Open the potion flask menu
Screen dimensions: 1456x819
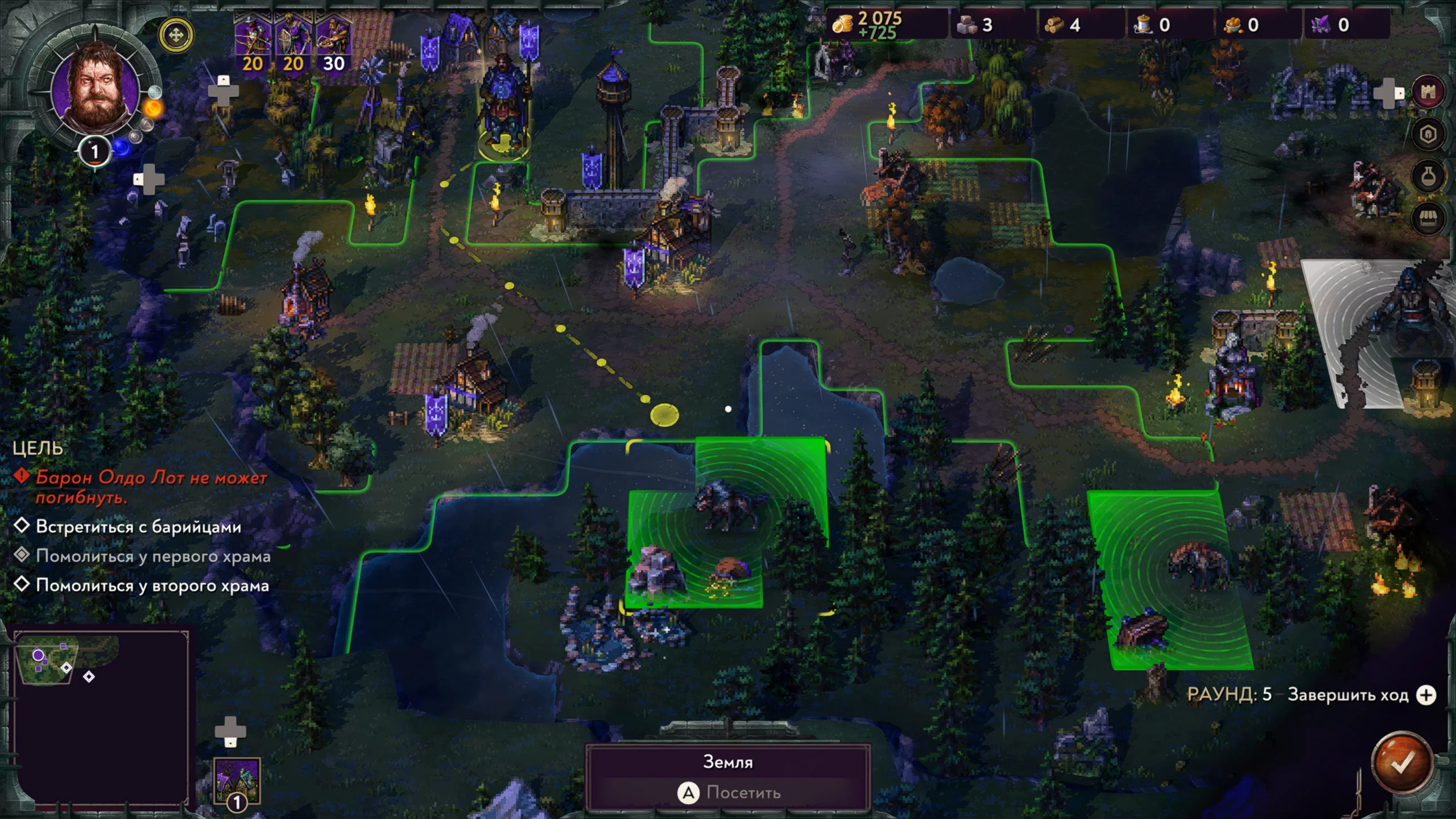click(1428, 177)
